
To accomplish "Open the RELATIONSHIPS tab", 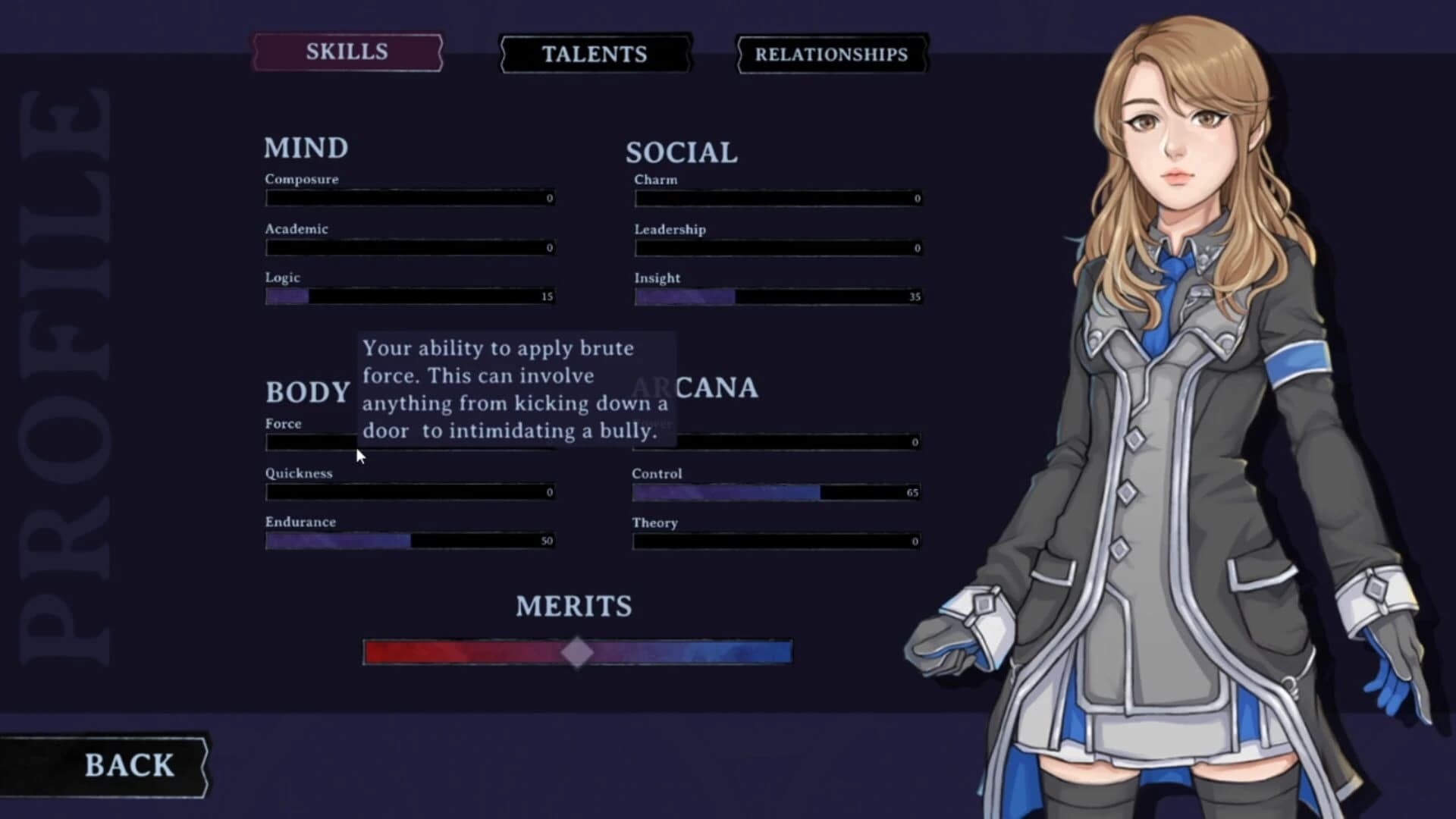I will (830, 55).
